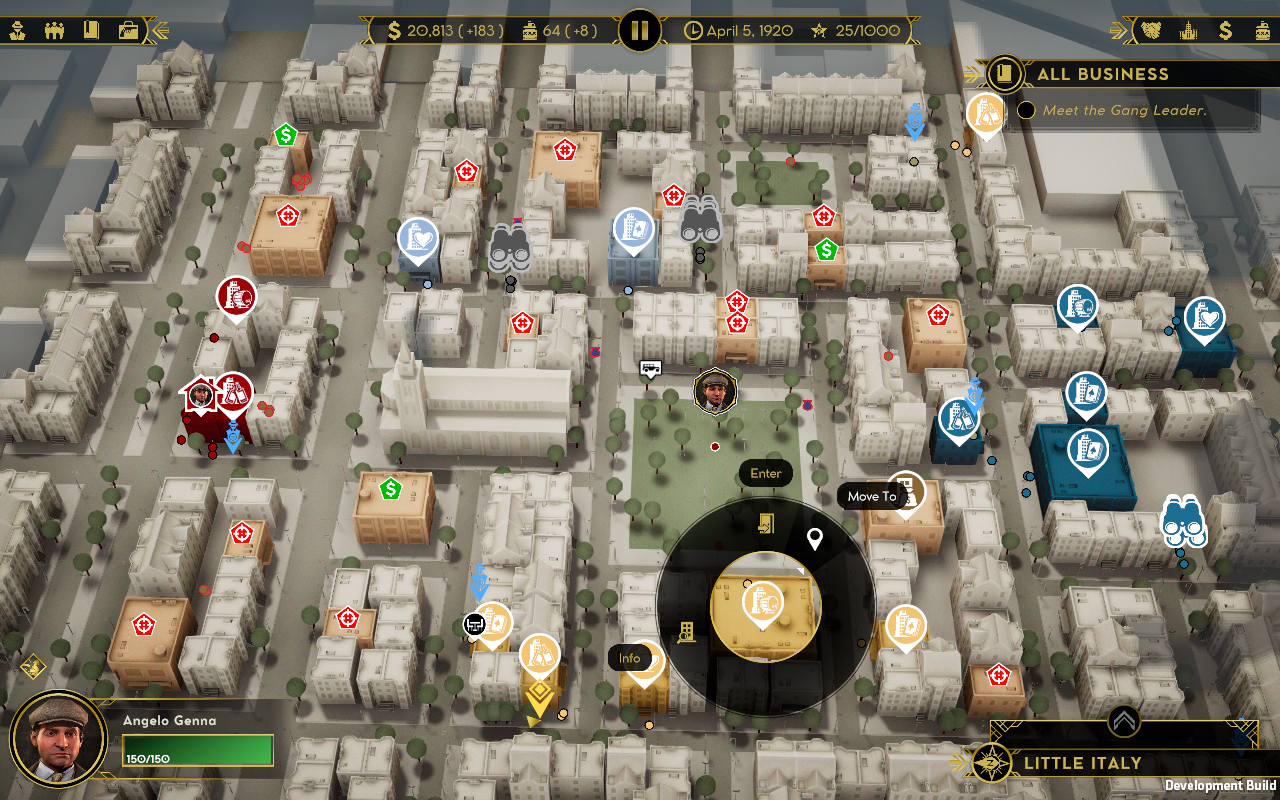
Task: Open the dollar sign finances icon
Action: point(1225,30)
